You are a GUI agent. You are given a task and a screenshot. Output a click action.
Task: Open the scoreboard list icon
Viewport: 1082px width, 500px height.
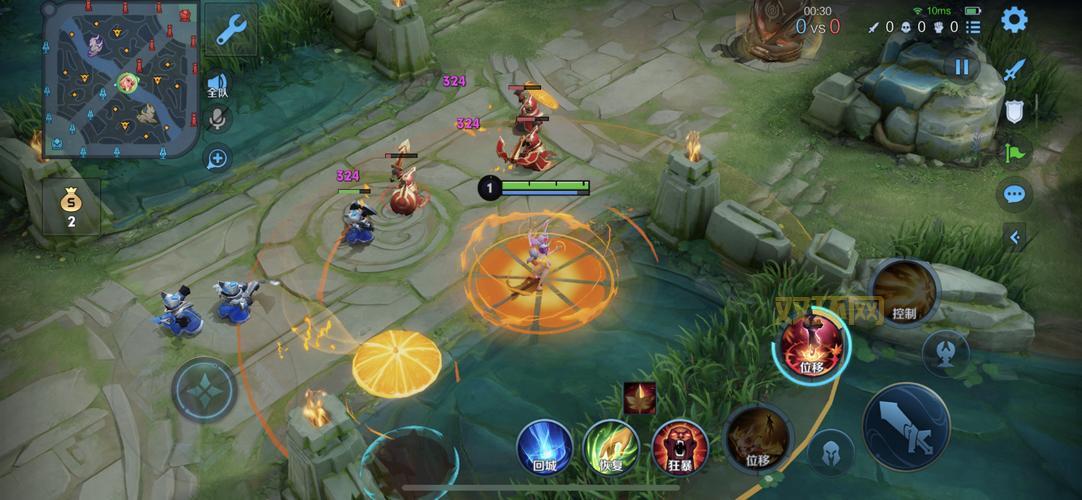pos(975,27)
